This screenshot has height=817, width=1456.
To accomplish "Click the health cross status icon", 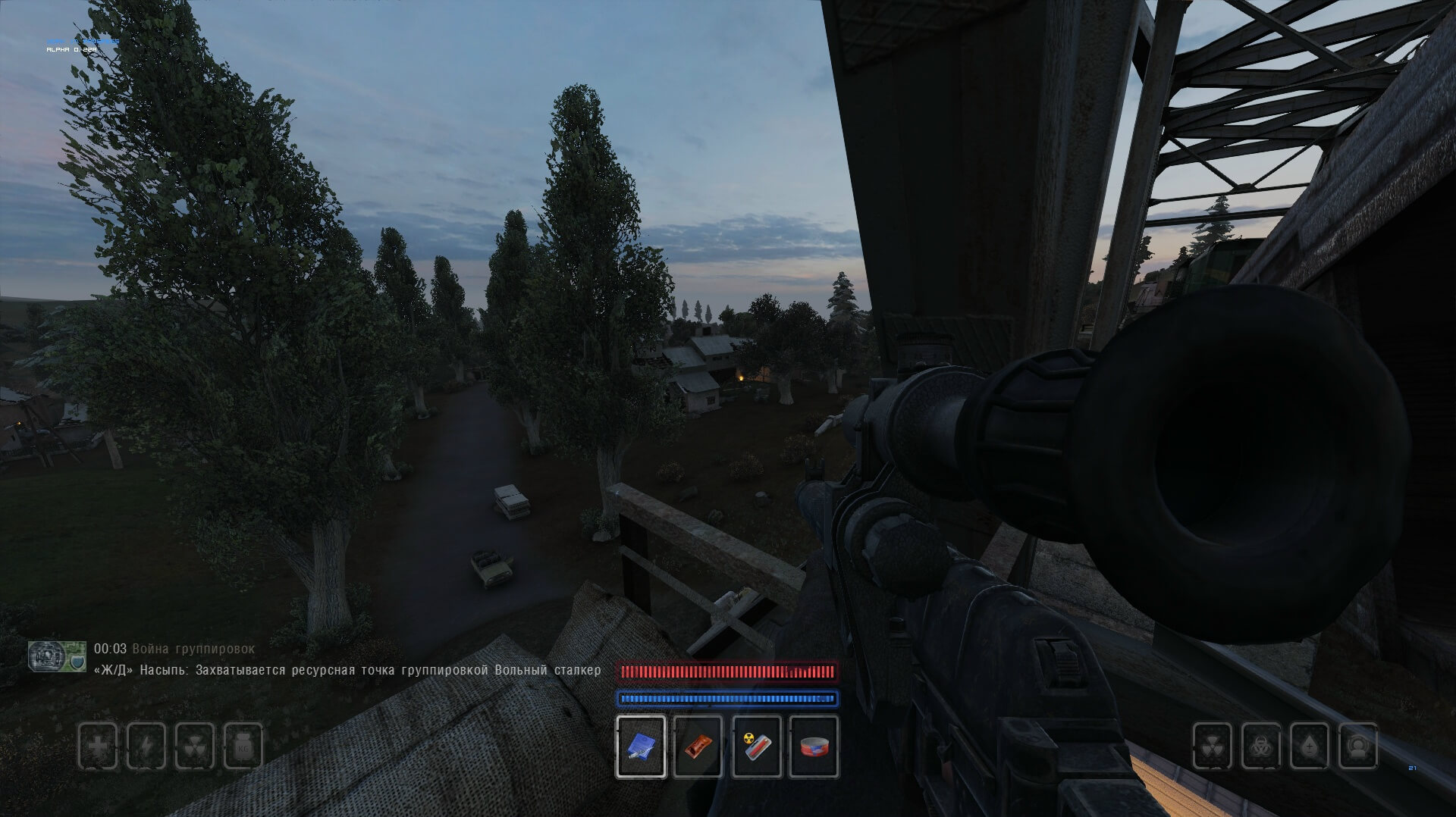I will 99,746.
